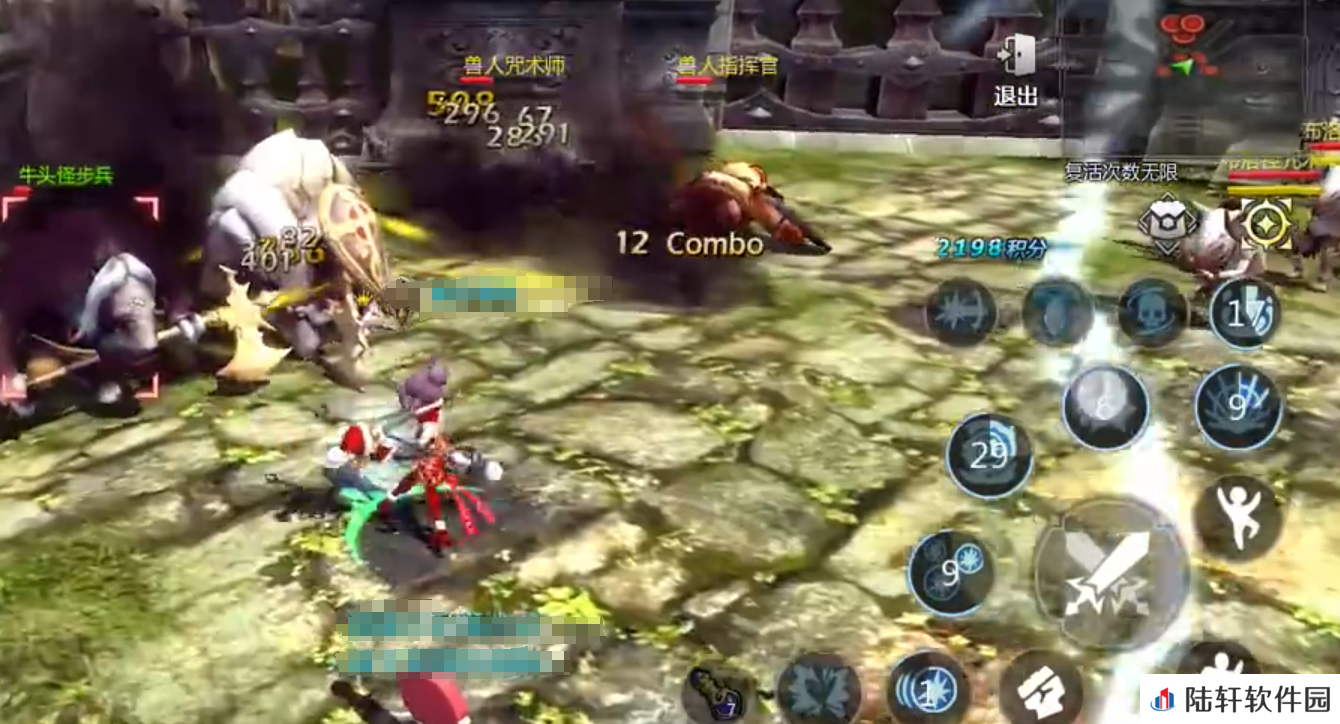This screenshot has height=724, width=1340.
Task: Use the skull skill icon
Action: click(x=1152, y=312)
